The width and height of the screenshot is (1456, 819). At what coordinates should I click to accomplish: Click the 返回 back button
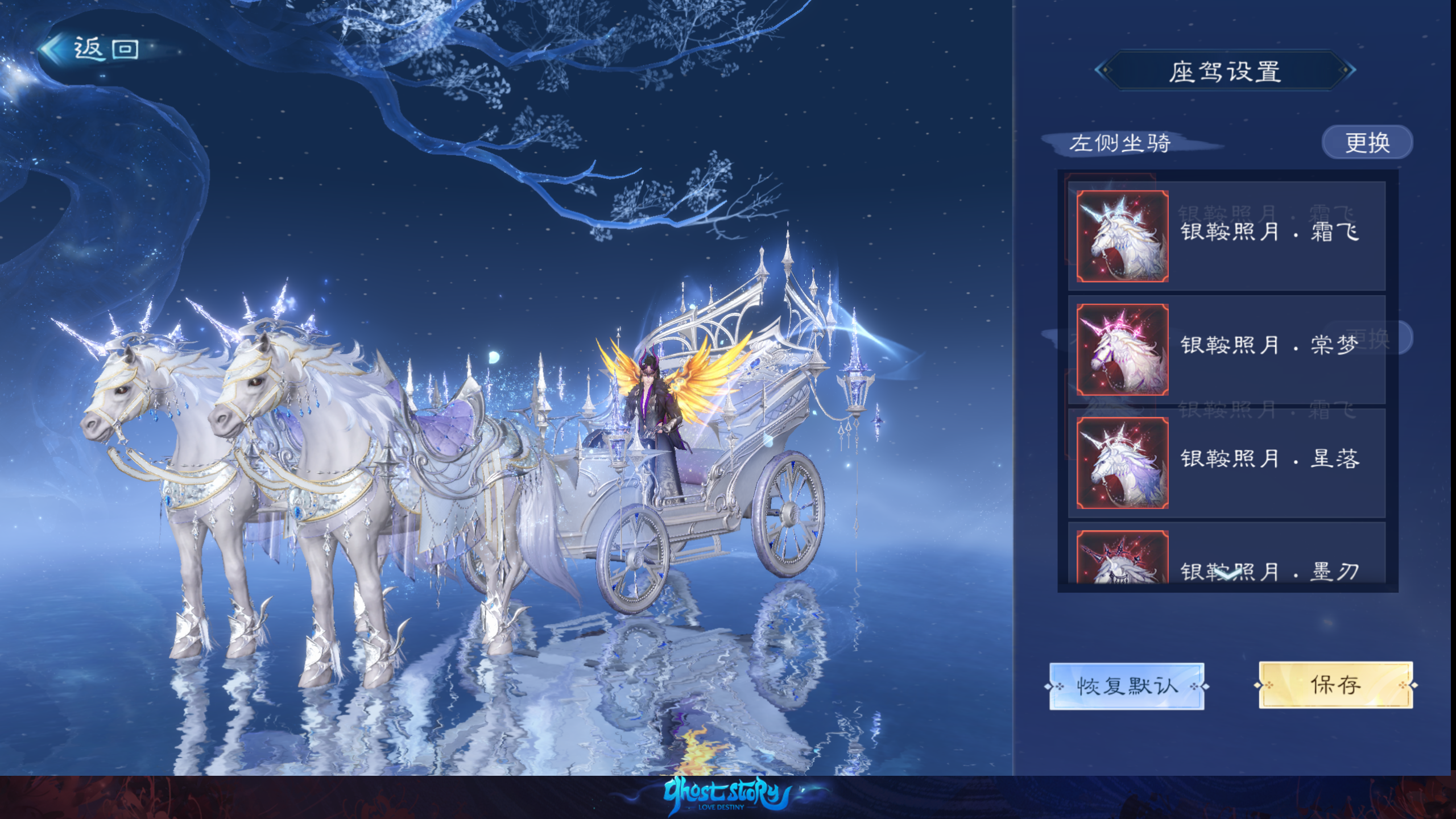point(91,49)
